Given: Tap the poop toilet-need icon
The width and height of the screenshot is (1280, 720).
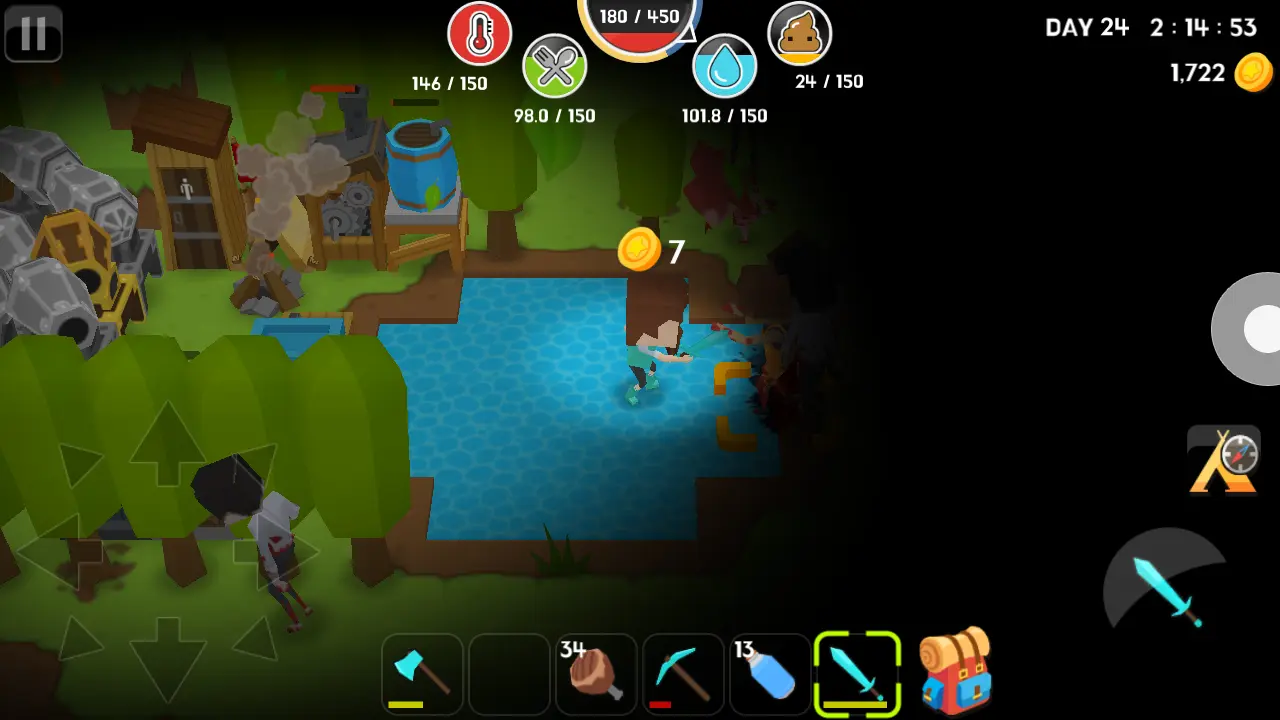Looking at the screenshot, I should [799, 34].
